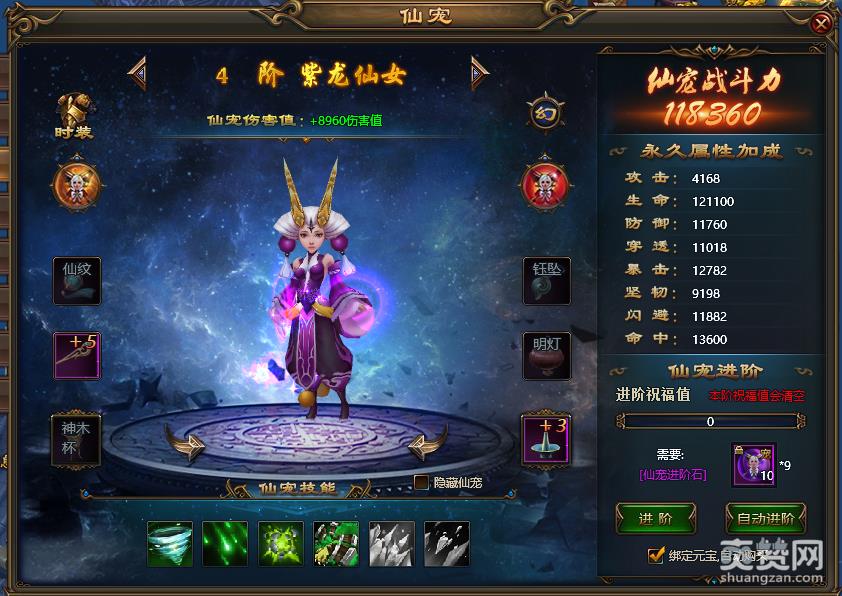Image resolution: width=842 pixels, height=596 pixels.
Task: Show the next pet tier
Action: pyautogui.click(x=479, y=71)
